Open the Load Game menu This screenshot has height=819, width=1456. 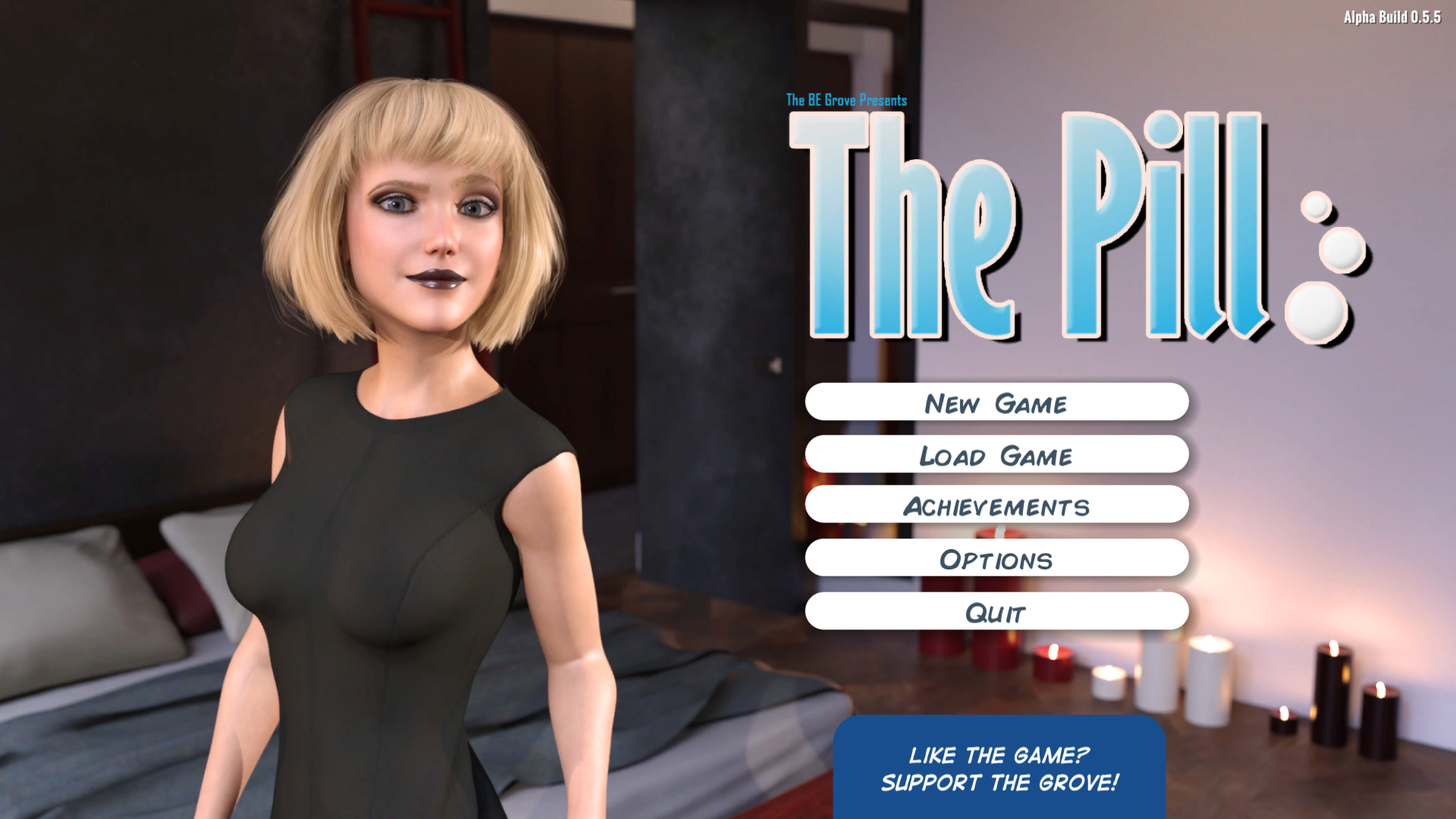pos(996,455)
